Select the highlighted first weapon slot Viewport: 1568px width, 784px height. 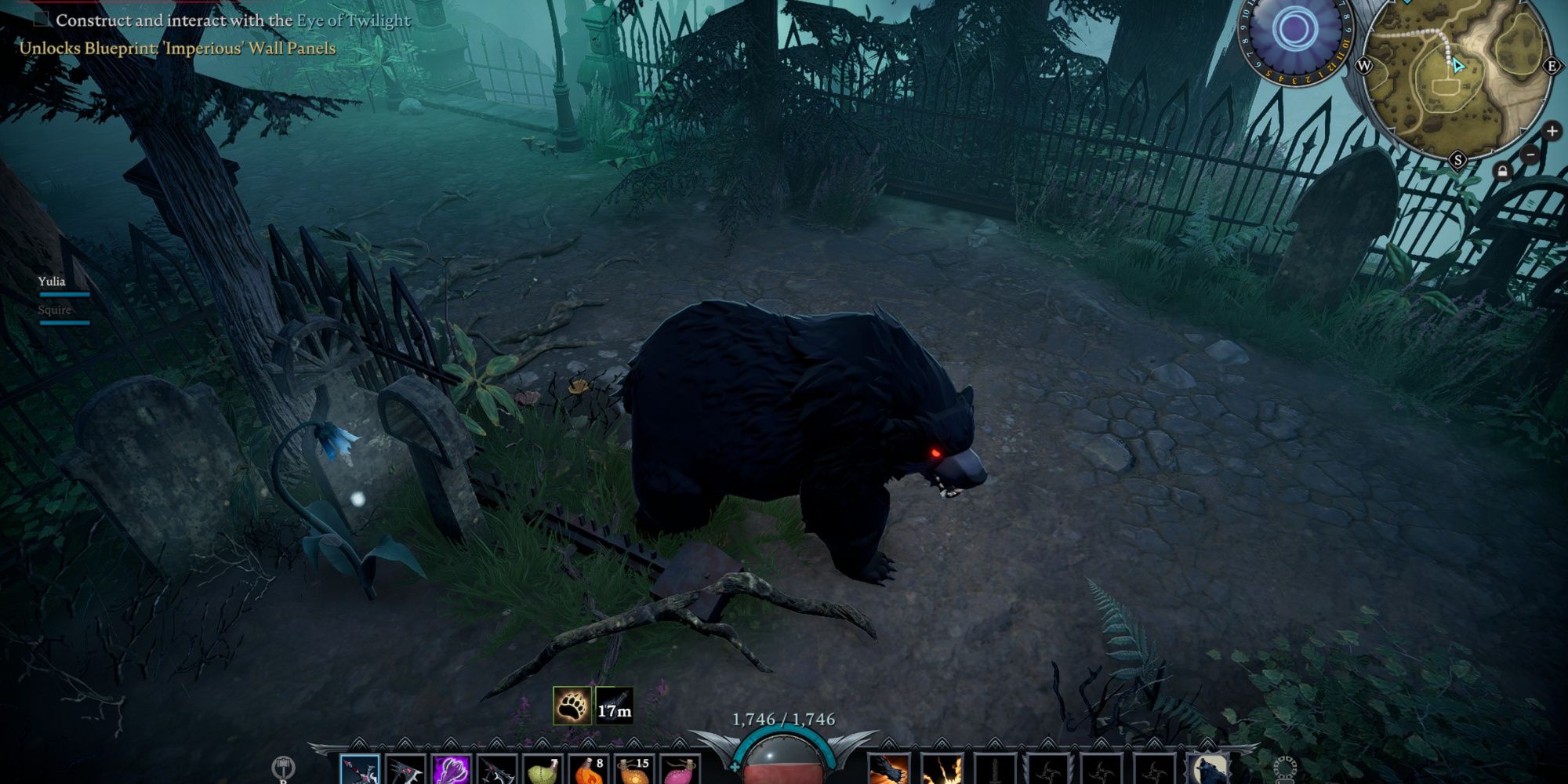pos(360,770)
